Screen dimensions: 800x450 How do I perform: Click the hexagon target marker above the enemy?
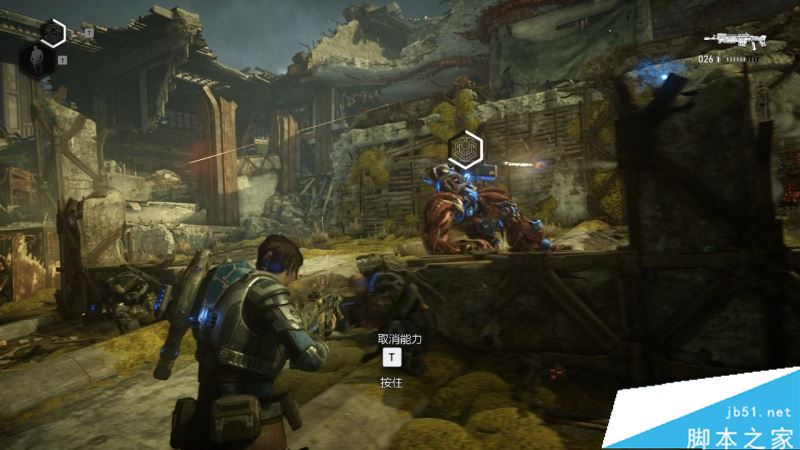[465, 149]
